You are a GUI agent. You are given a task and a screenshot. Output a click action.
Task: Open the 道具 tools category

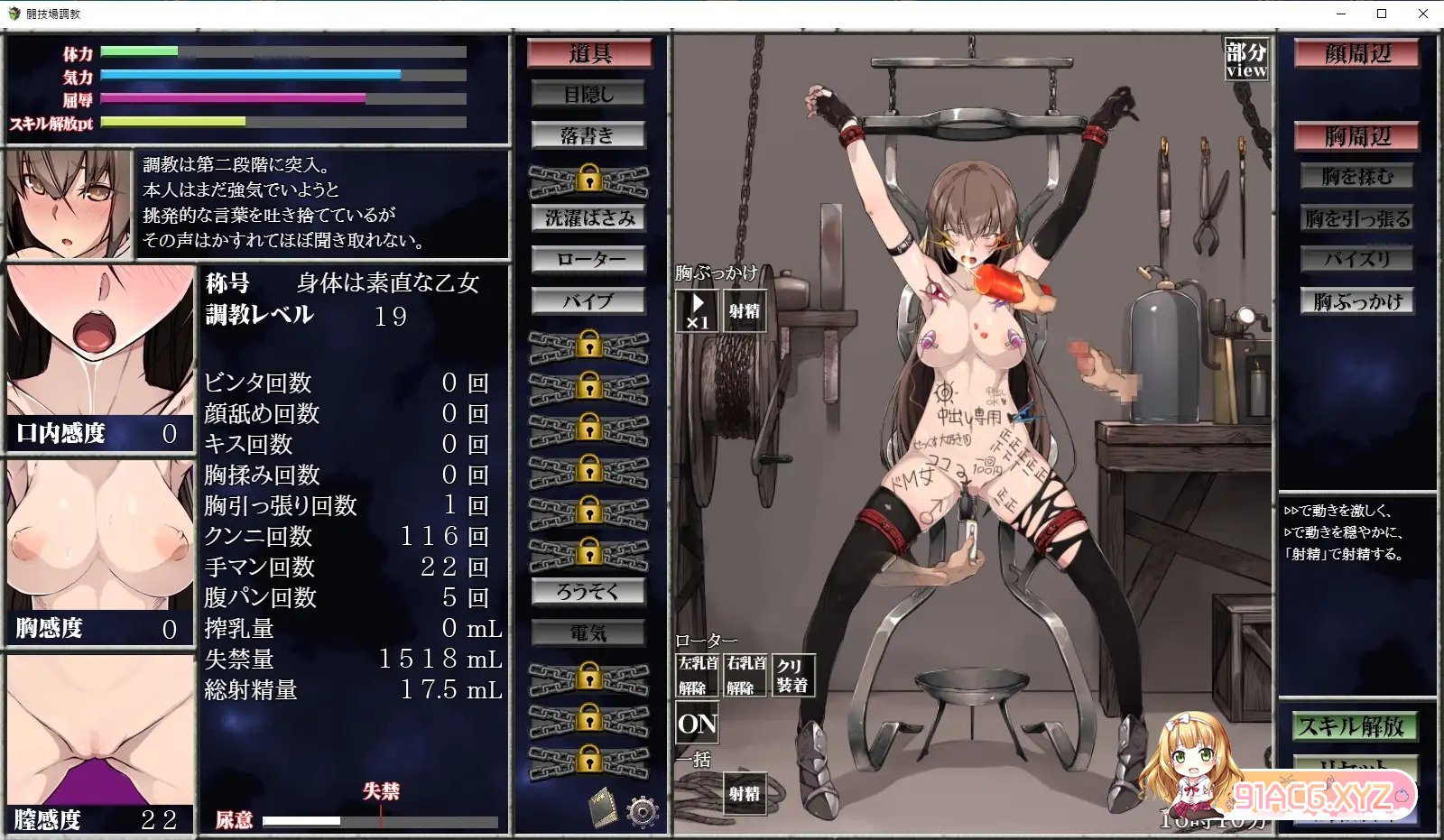pos(589,53)
